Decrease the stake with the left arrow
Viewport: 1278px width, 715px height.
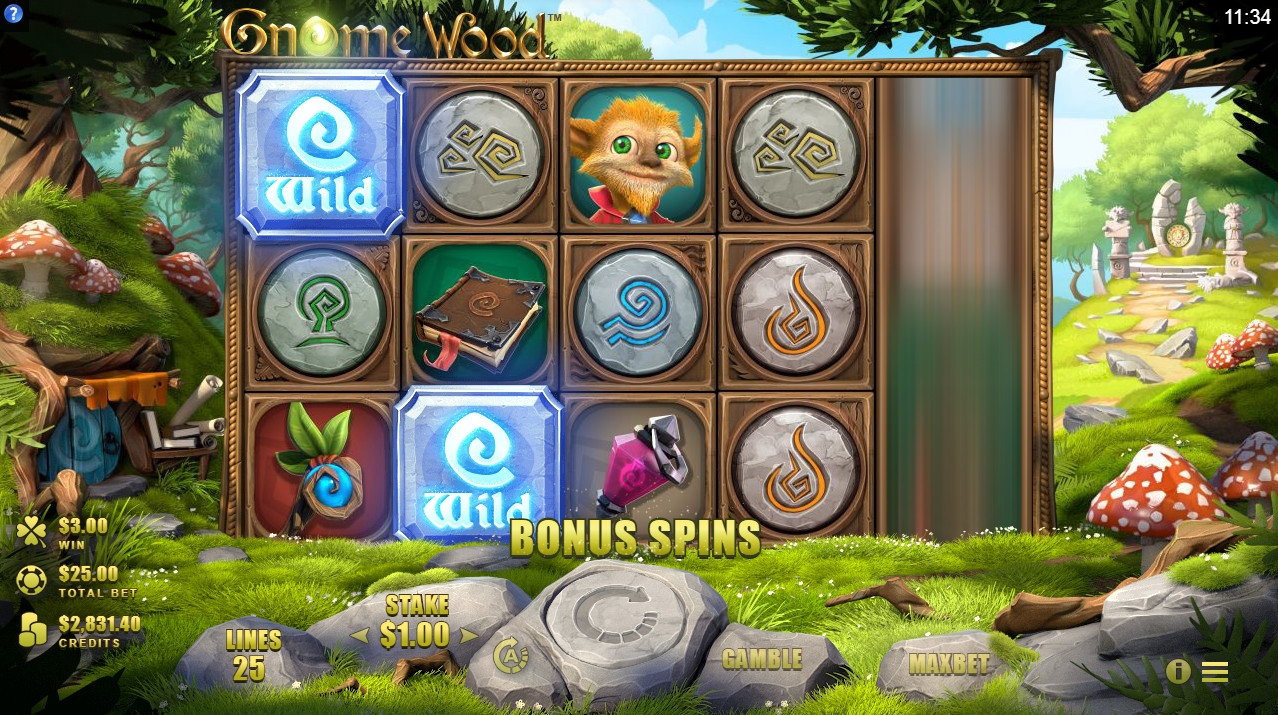(x=357, y=636)
